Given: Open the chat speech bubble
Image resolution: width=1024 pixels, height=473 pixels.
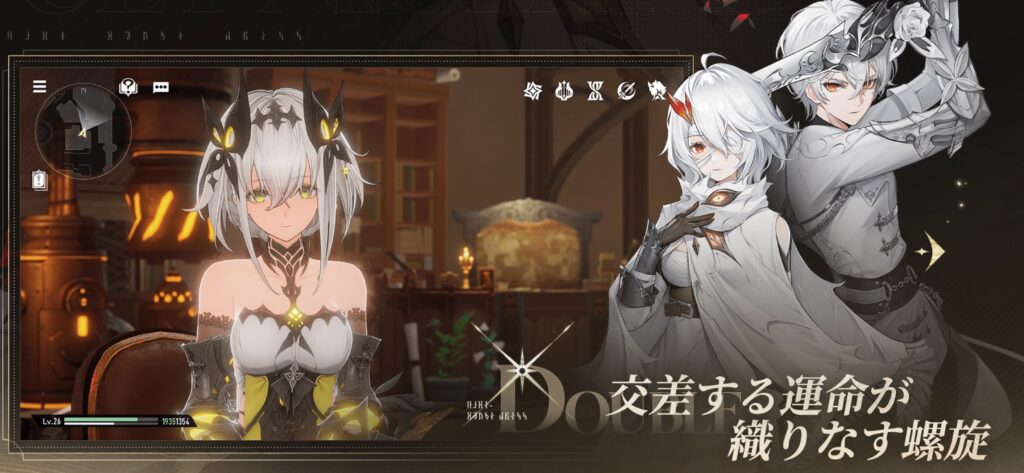Looking at the screenshot, I should pyautogui.click(x=159, y=87).
